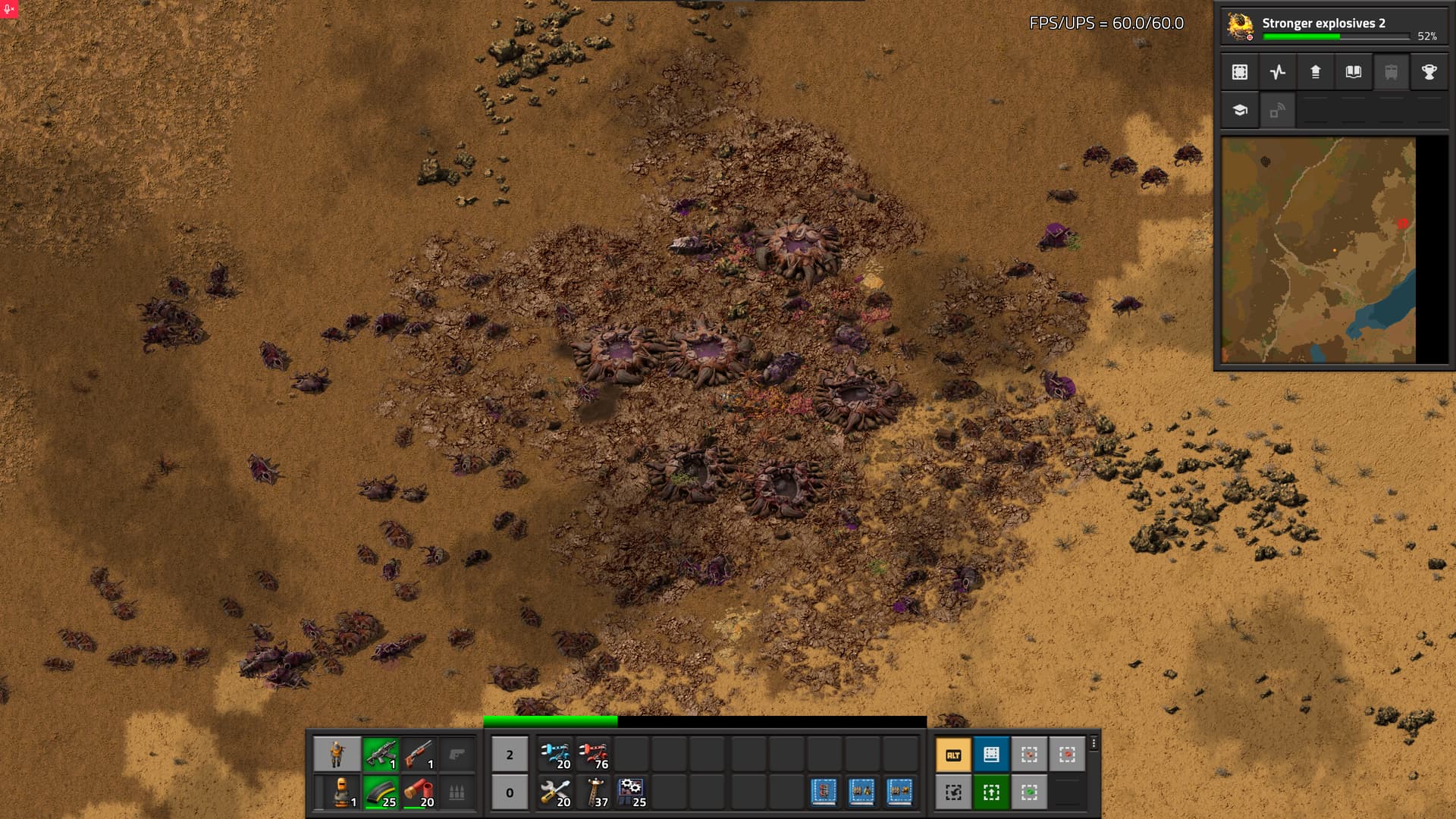This screenshot has width=1456, height=819.
Task: Click the minimap to open the map
Action: point(1318,250)
